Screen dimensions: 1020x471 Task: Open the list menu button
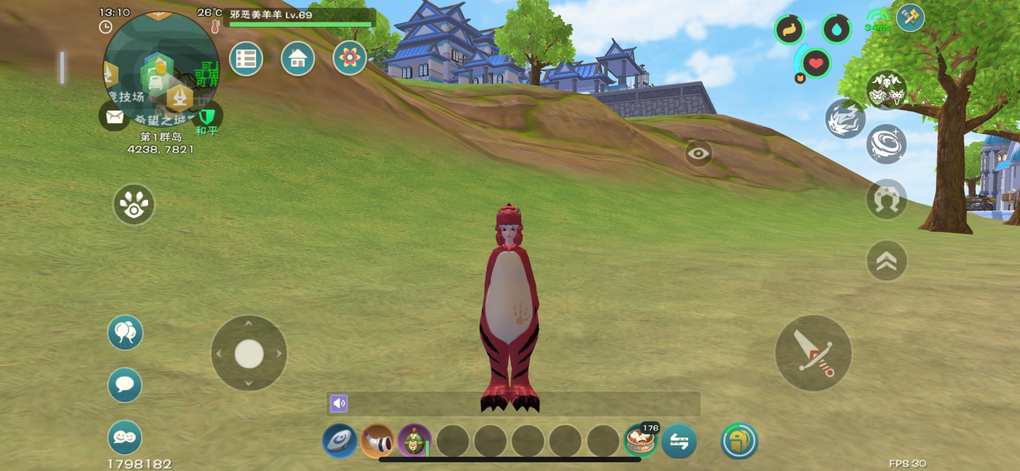(x=246, y=58)
